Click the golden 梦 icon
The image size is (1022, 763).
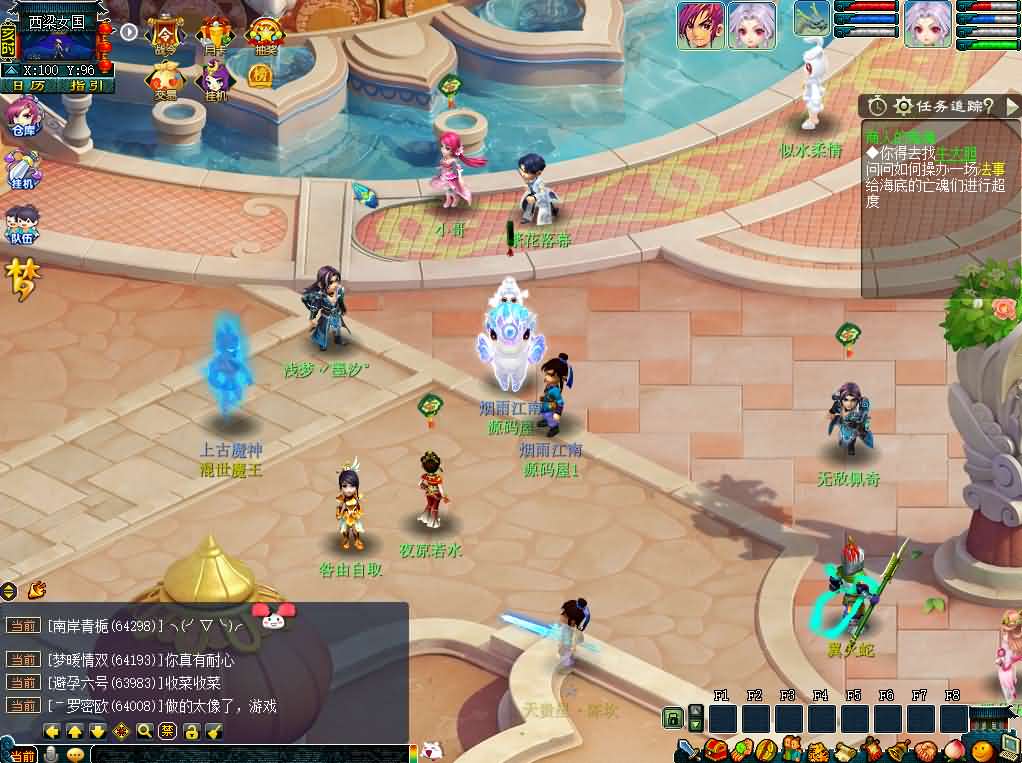tap(21, 279)
